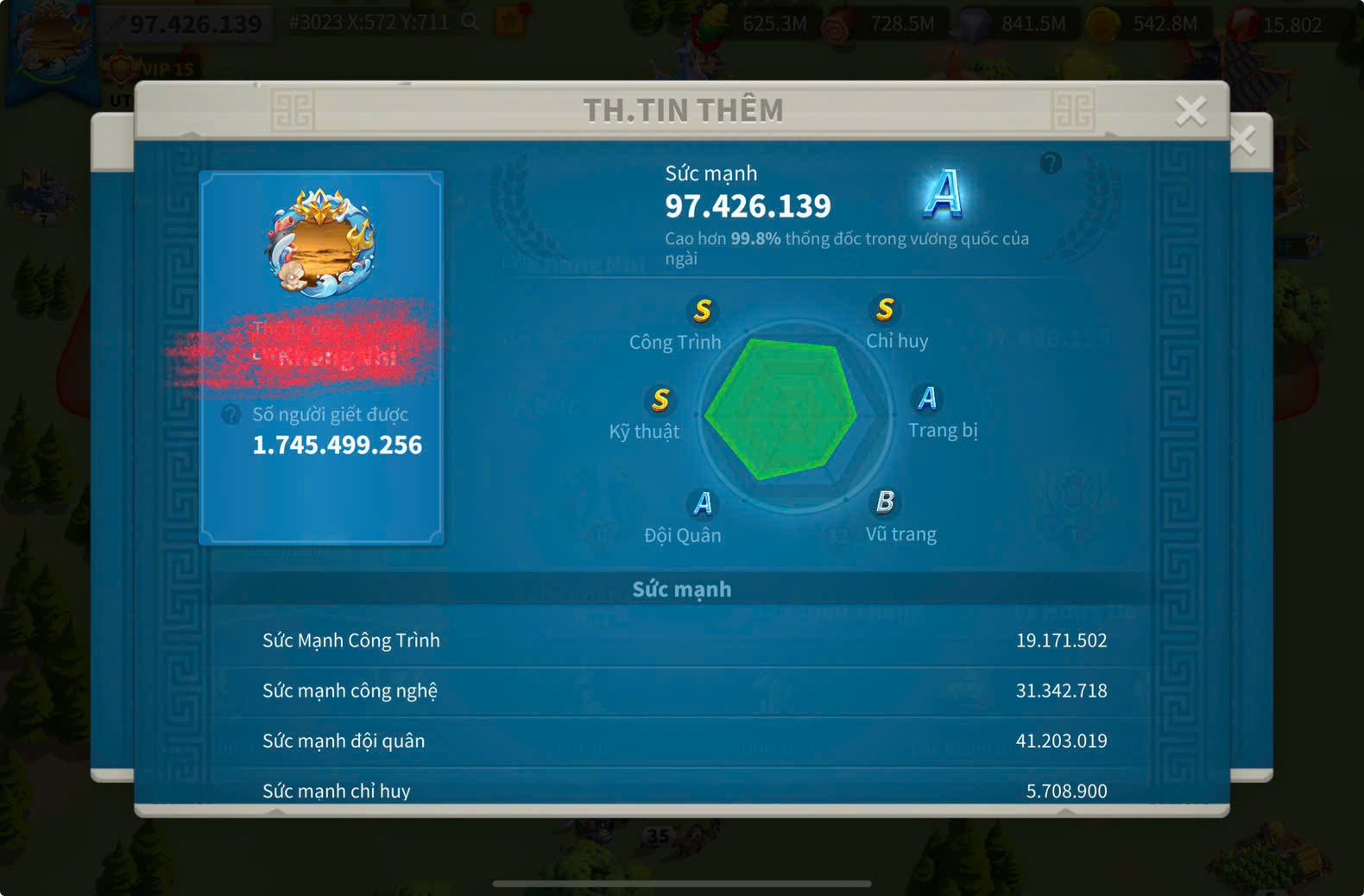The width and height of the screenshot is (1364, 896).
Task: Open the help question mark beside the power rating
Action: (x=1051, y=162)
